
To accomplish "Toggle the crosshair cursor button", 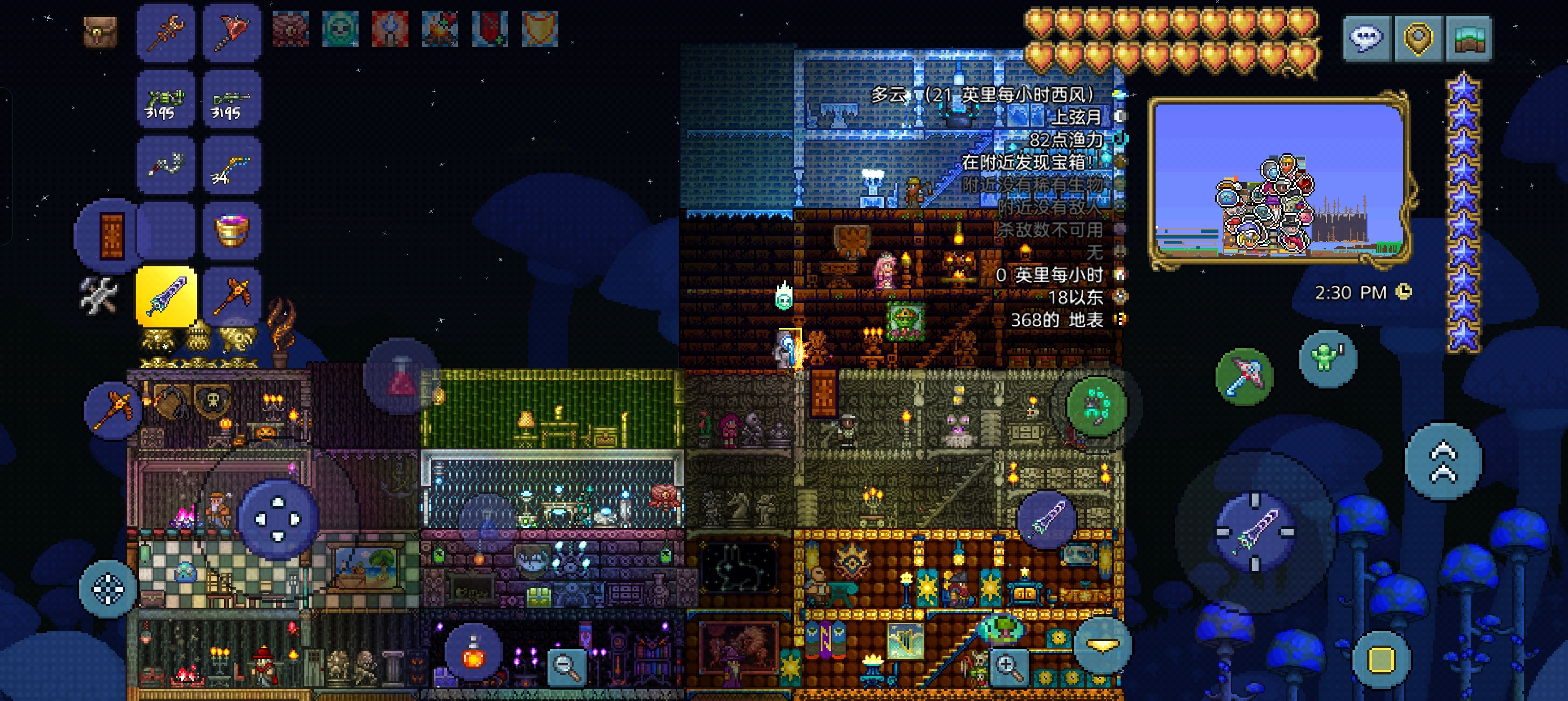I will [x=107, y=589].
